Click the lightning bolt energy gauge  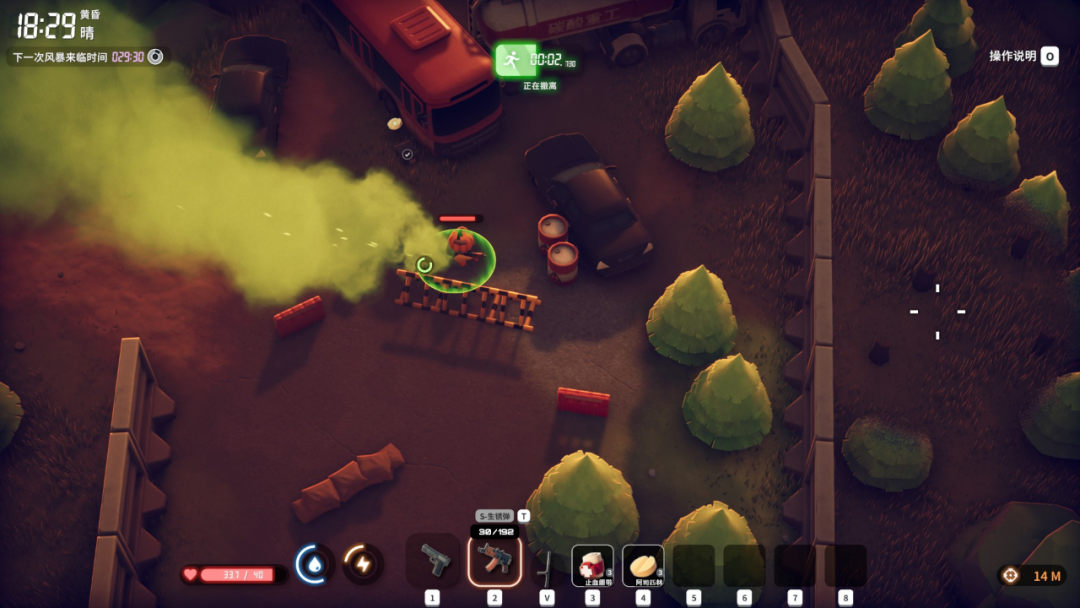(362, 564)
